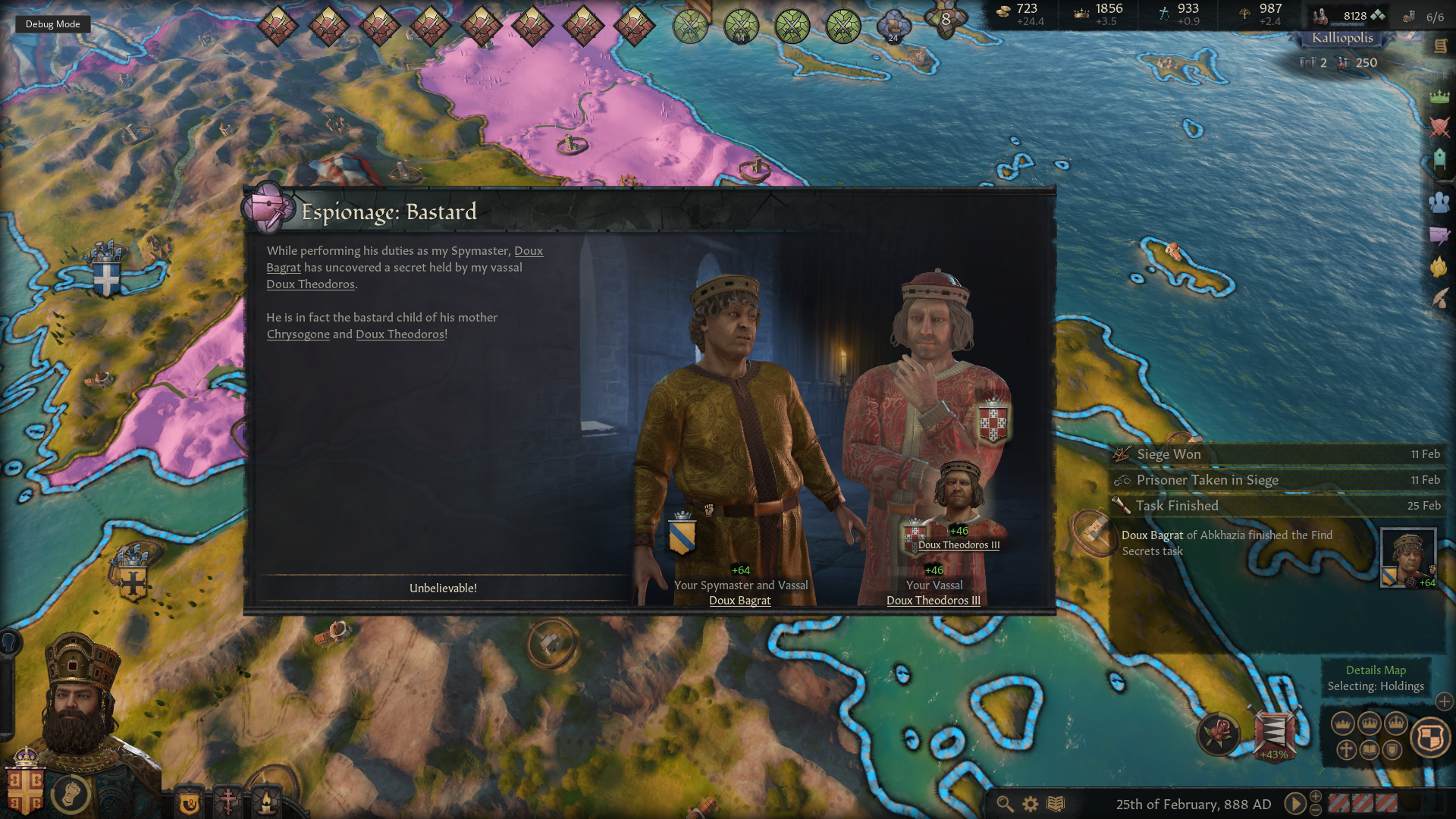Image resolution: width=1456 pixels, height=819 pixels.
Task: Open the crossed swords Military panel
Action: click(x=1439, y=127)
